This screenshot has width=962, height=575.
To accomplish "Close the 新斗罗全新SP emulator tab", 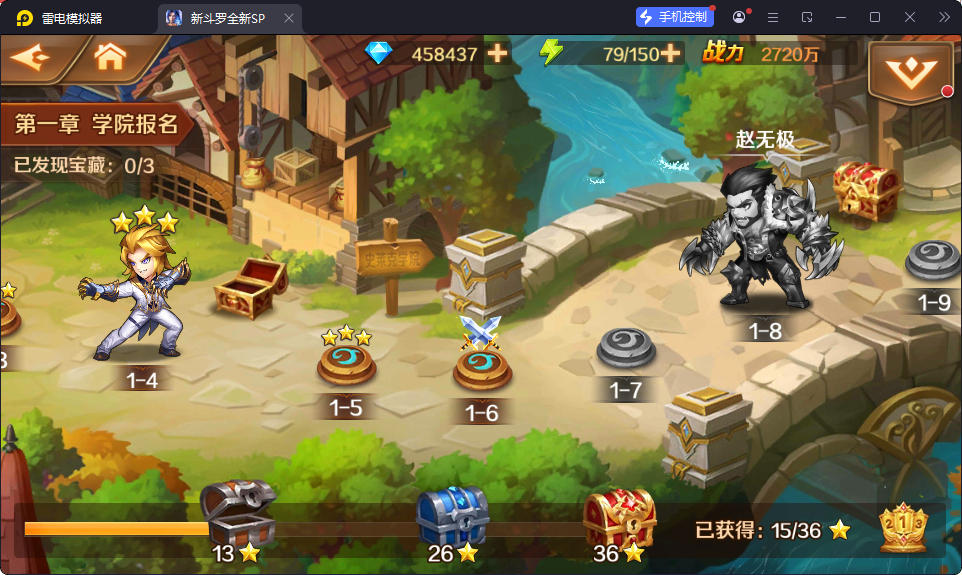I will point(289,18).
